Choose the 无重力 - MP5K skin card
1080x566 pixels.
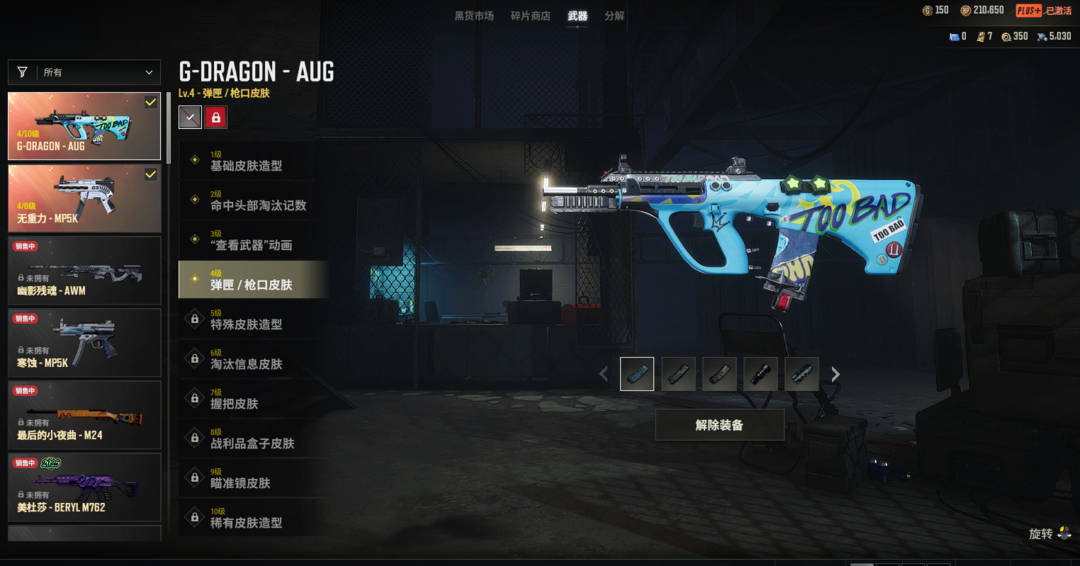84,198
